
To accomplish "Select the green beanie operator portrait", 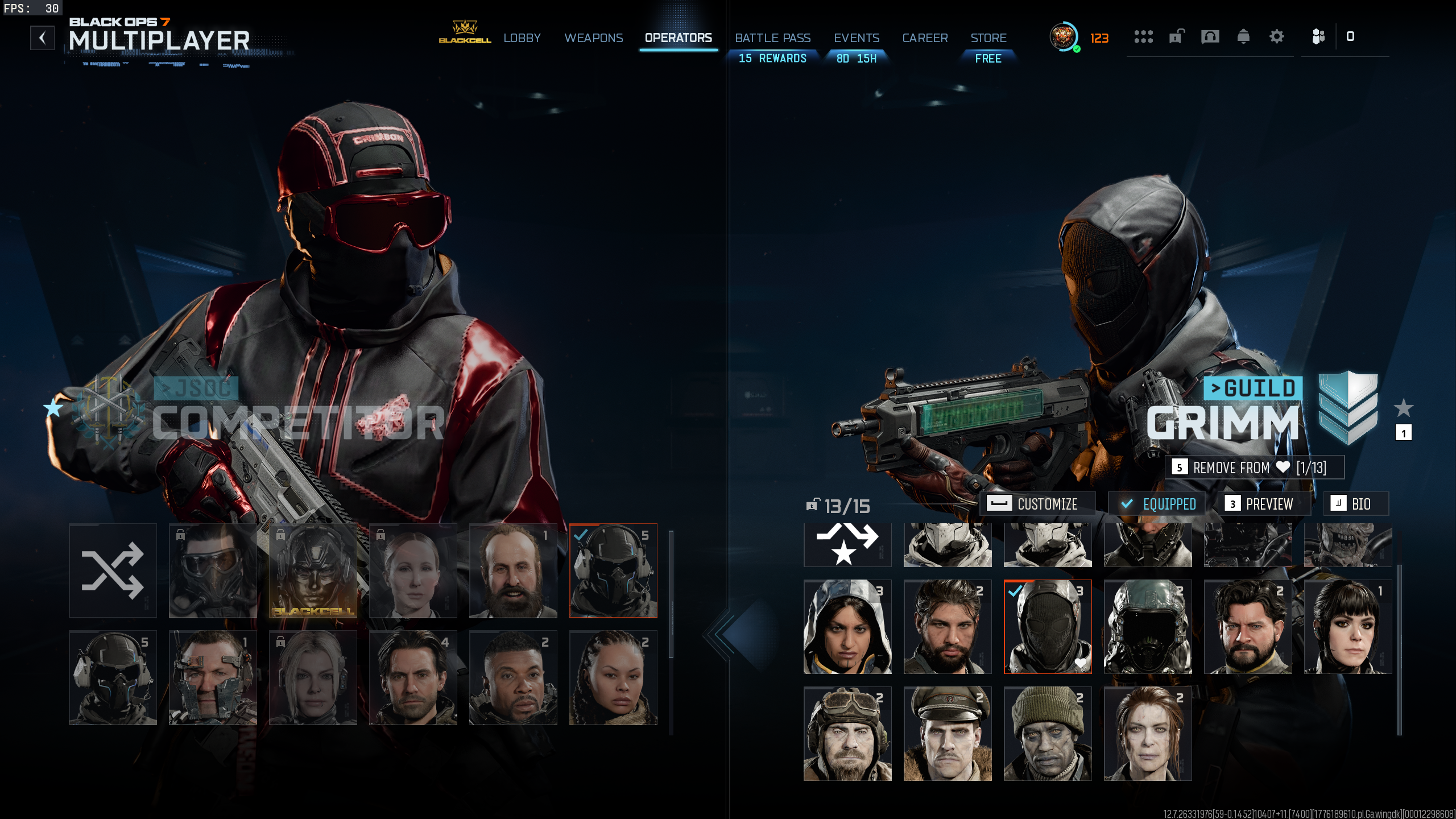I will coord(1047,733).
